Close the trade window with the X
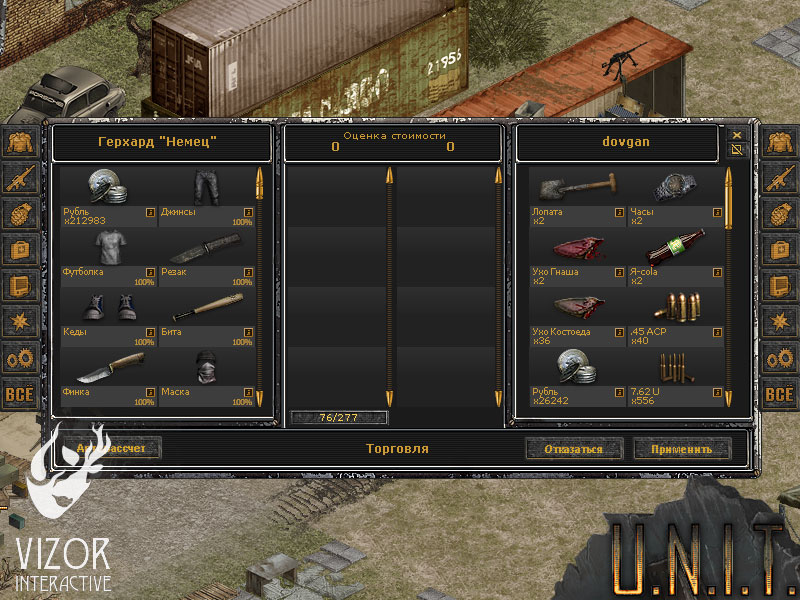Screen dimensions: 800x600 [737, 134]
